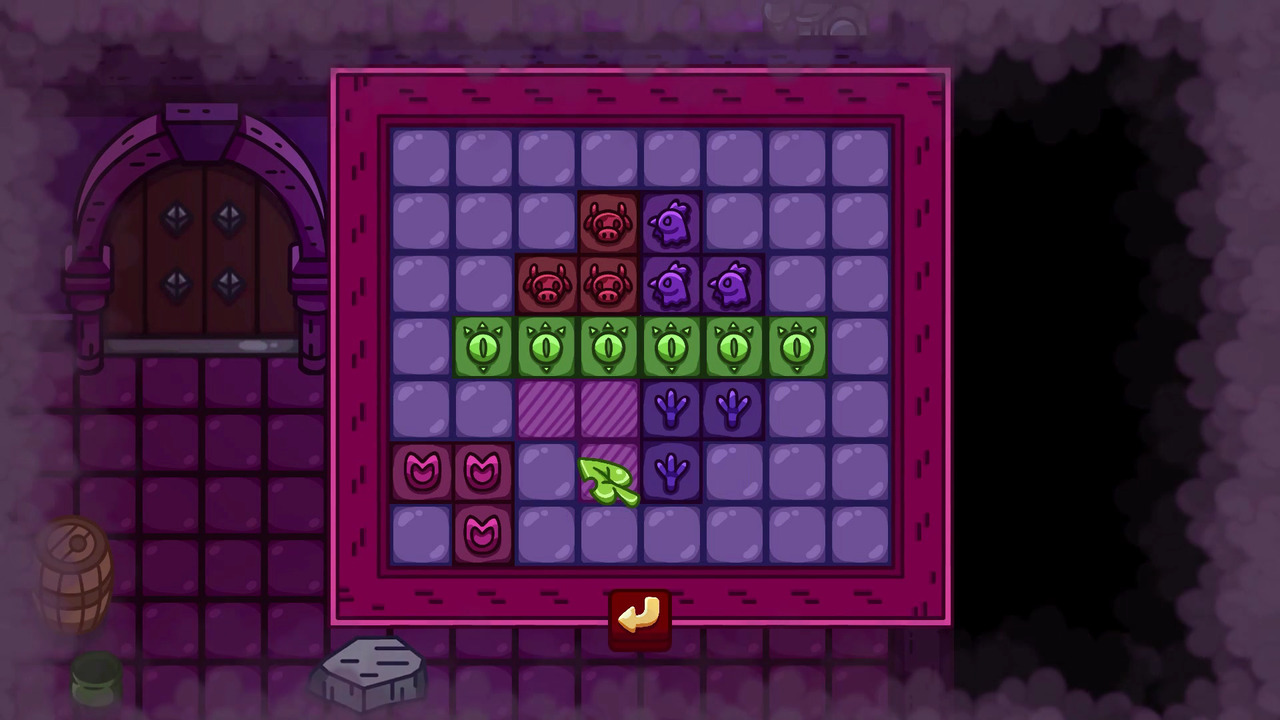Click the rightmost green cat-eye tile
This screenshot has height=720, width=1280.
pos(798,347)
